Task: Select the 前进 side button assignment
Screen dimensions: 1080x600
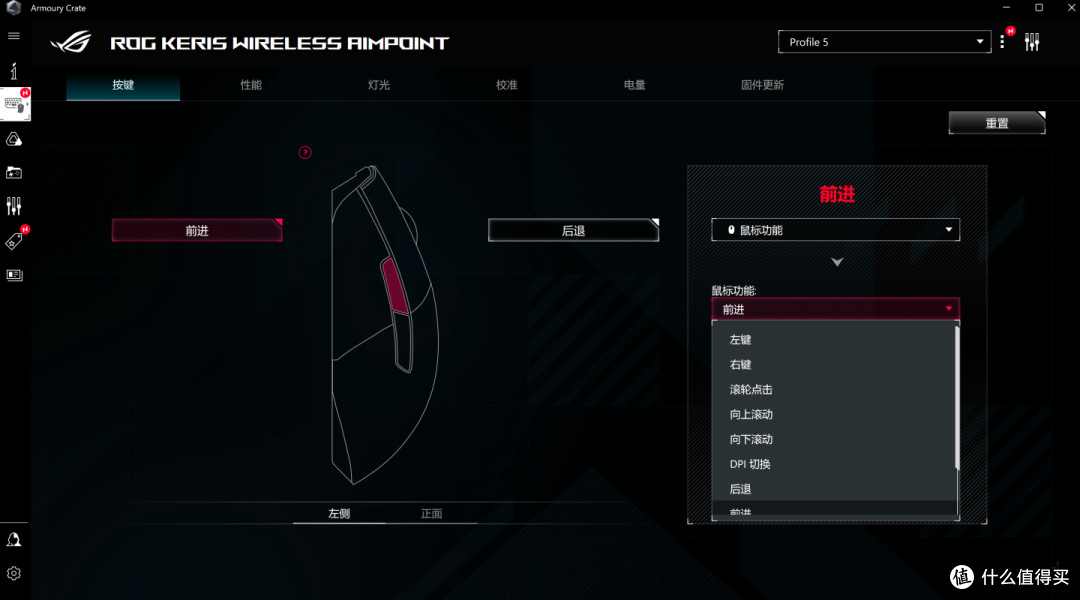Action: click(x=197, y=230)
